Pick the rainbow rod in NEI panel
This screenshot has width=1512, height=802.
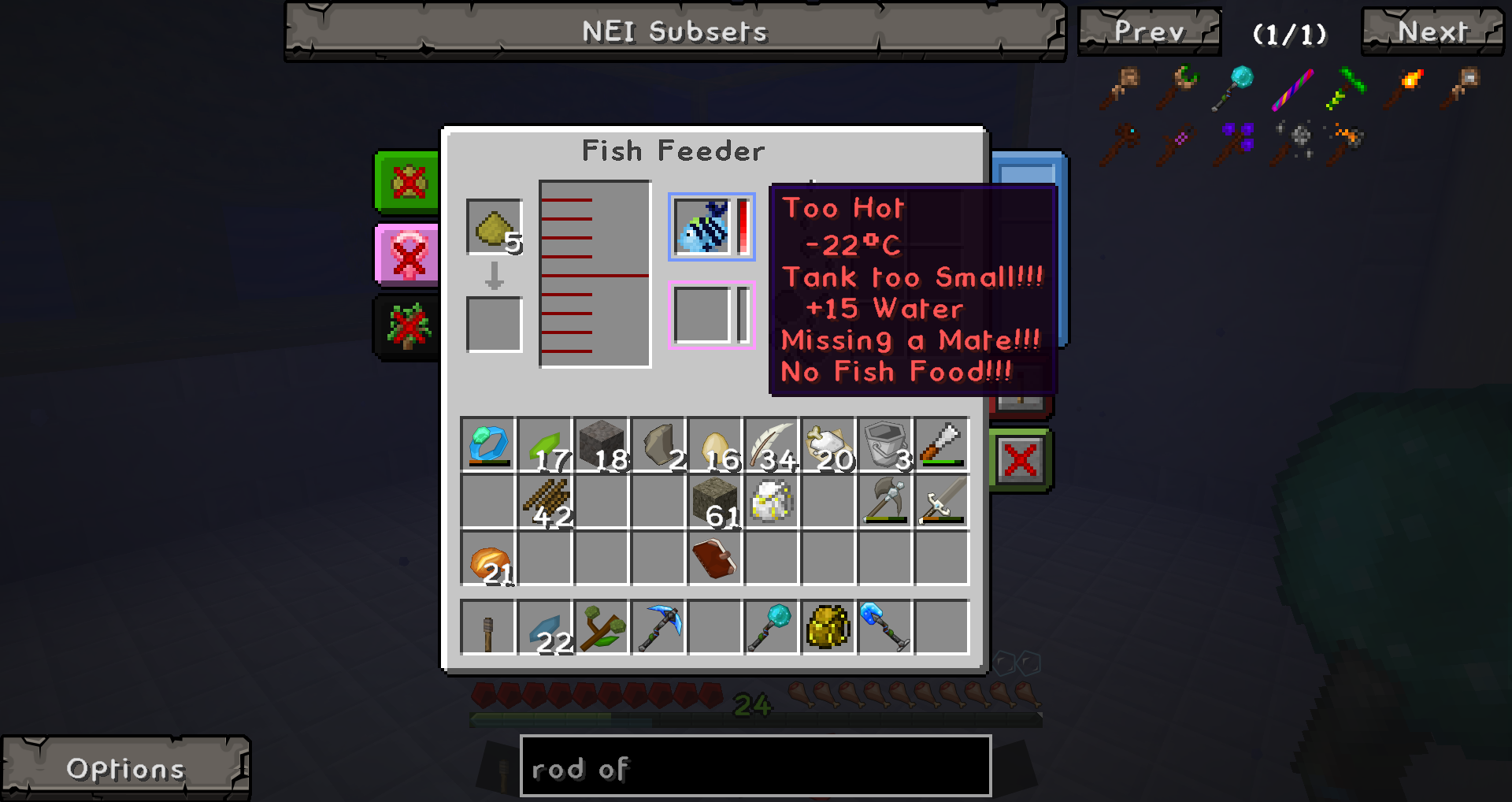[x=1292, y=88]
